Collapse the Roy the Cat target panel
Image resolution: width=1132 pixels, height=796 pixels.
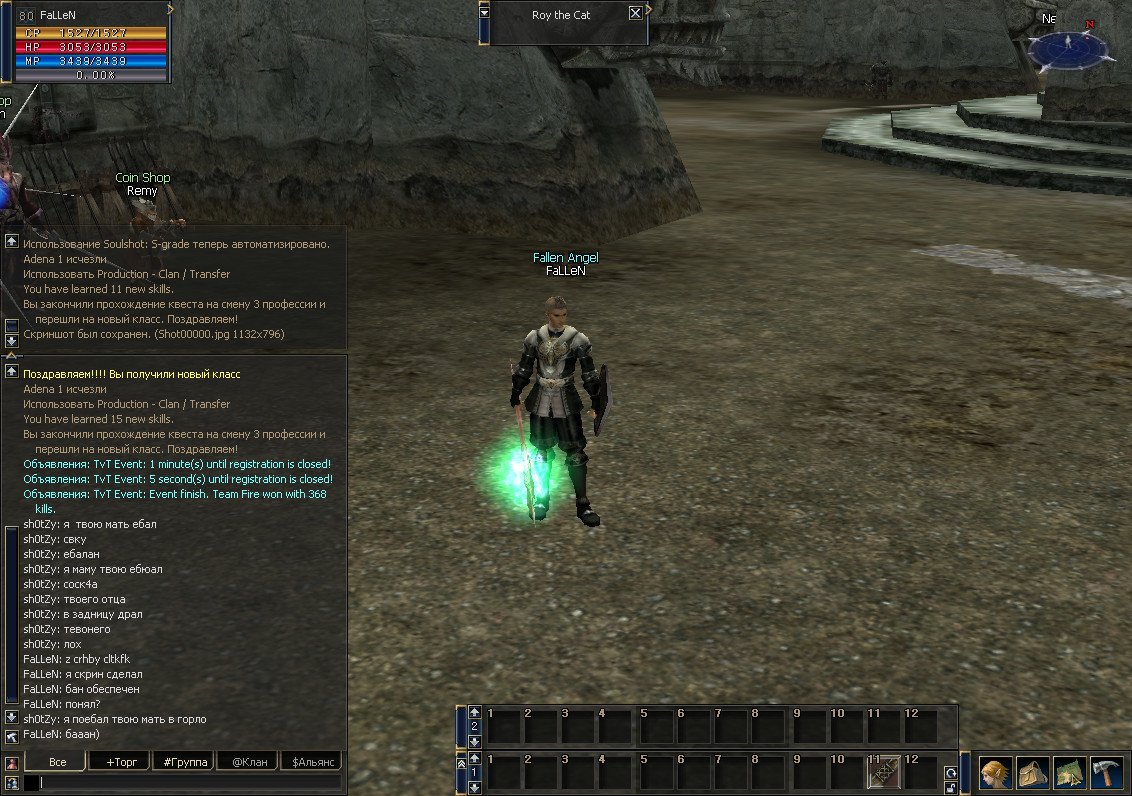point(485,13)
